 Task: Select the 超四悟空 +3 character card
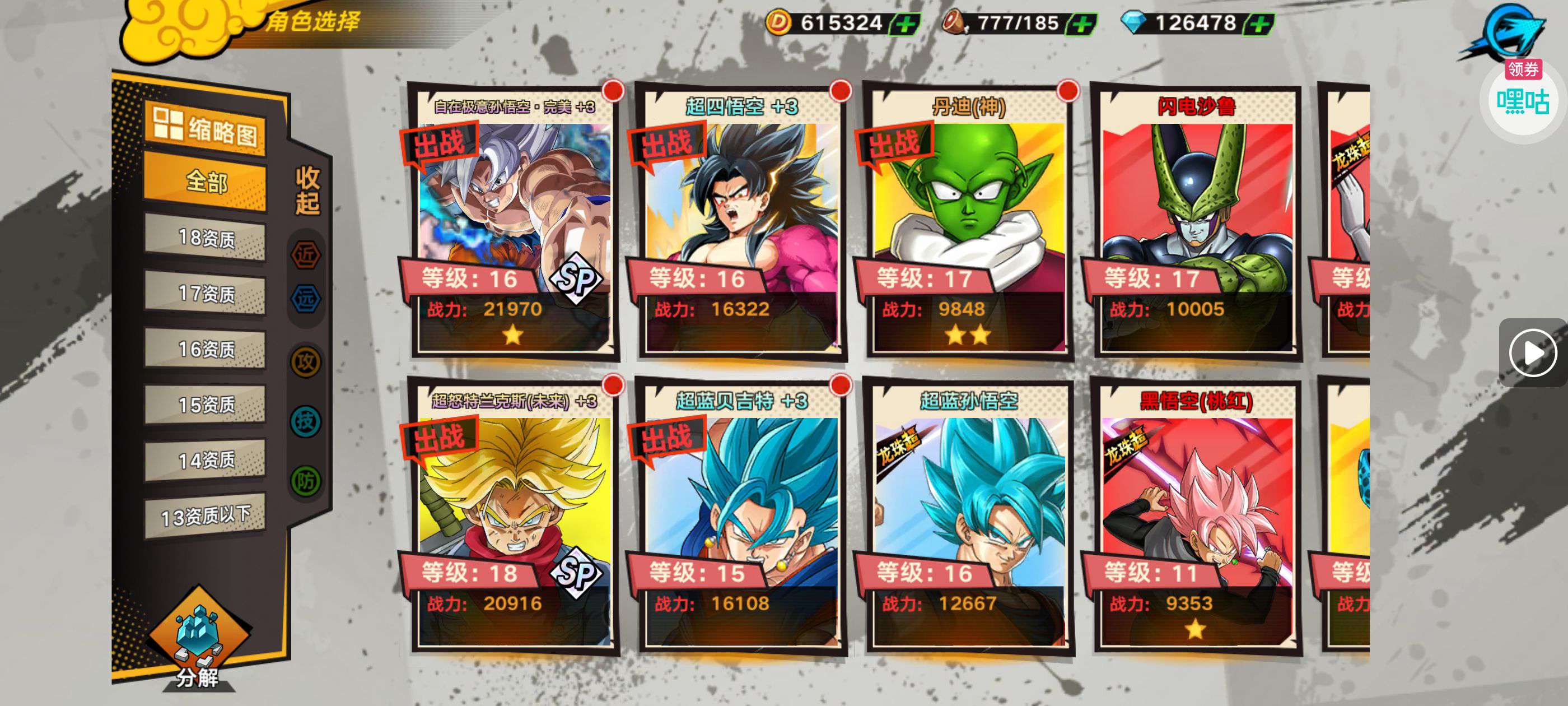(741, 222)
